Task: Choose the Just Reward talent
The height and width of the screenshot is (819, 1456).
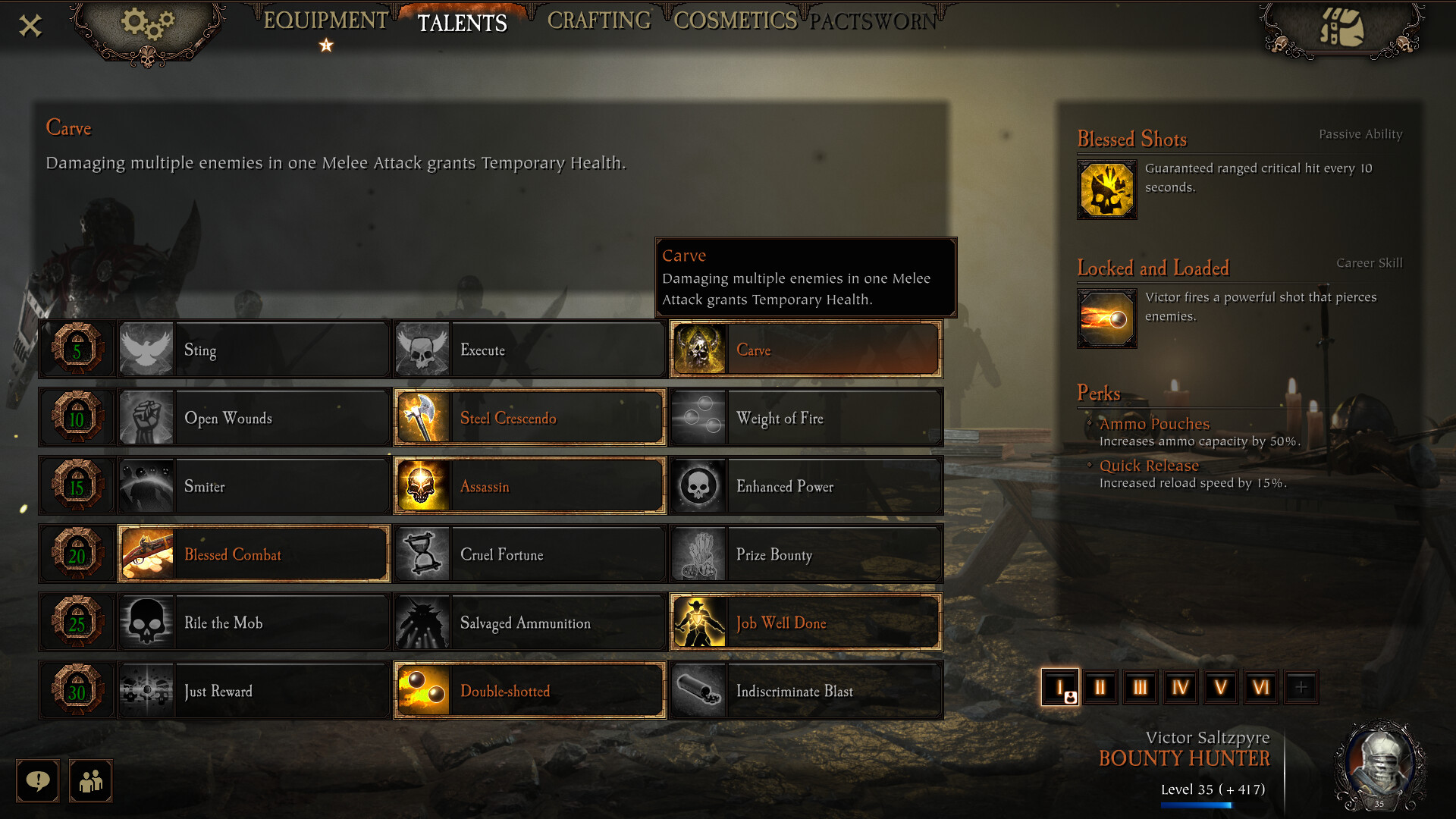Action: point(253,691)
